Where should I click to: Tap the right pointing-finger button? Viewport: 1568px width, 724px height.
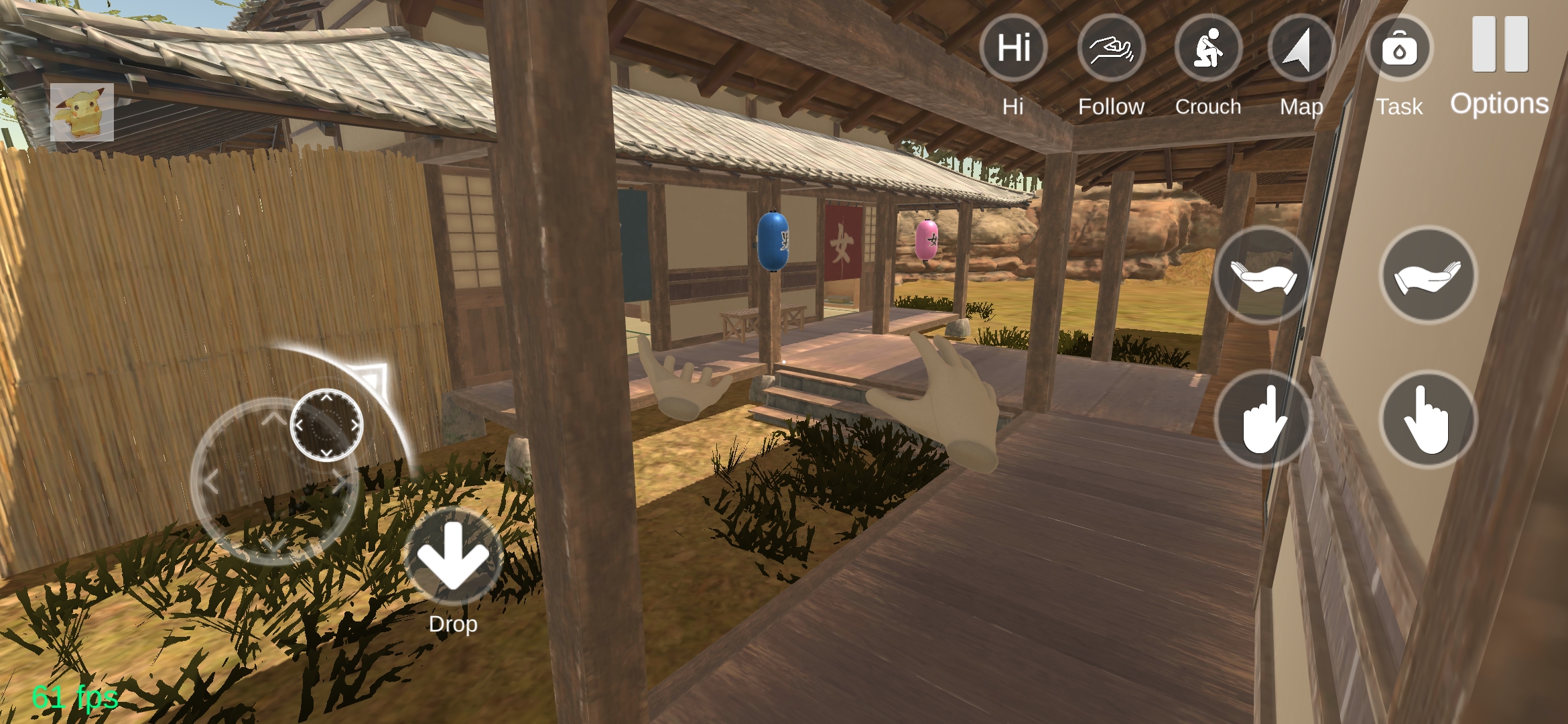(1429, 420)
